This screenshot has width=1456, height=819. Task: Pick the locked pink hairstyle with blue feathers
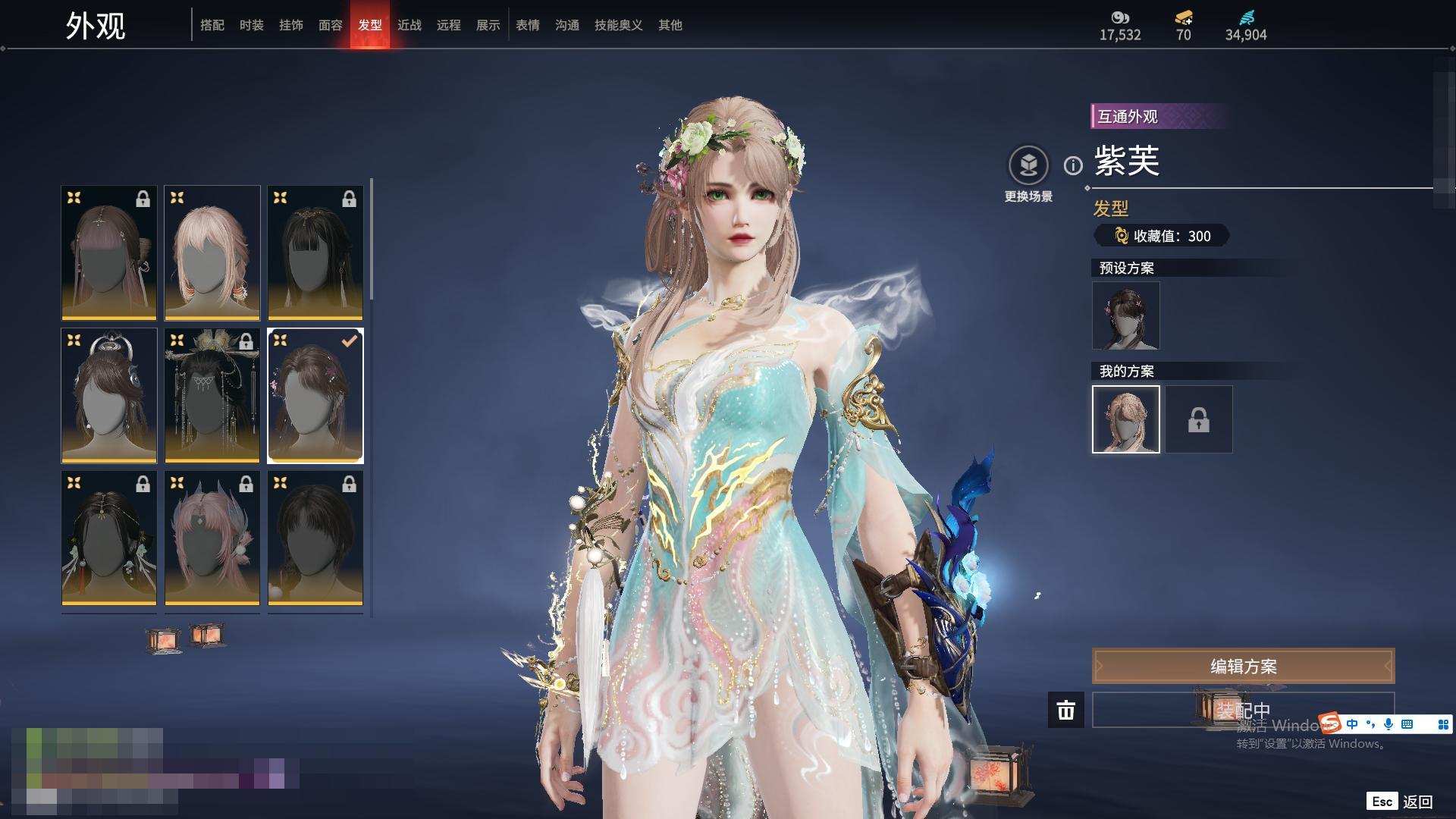[212, 538]
